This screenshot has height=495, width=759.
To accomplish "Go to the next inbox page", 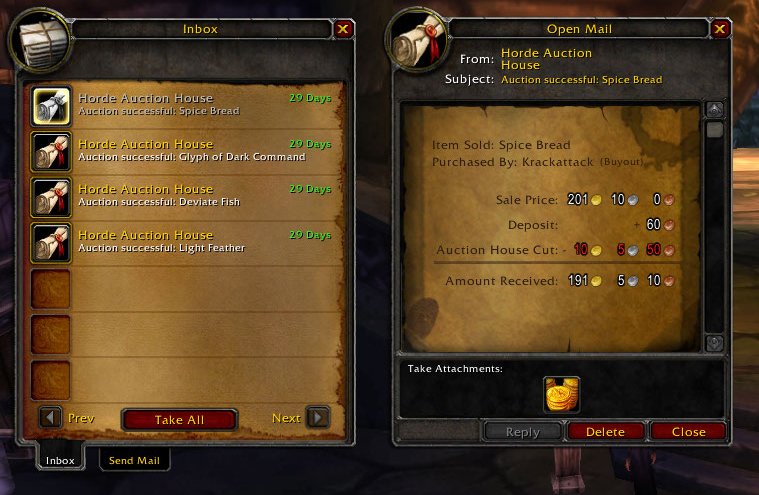I will pos(317,418).
